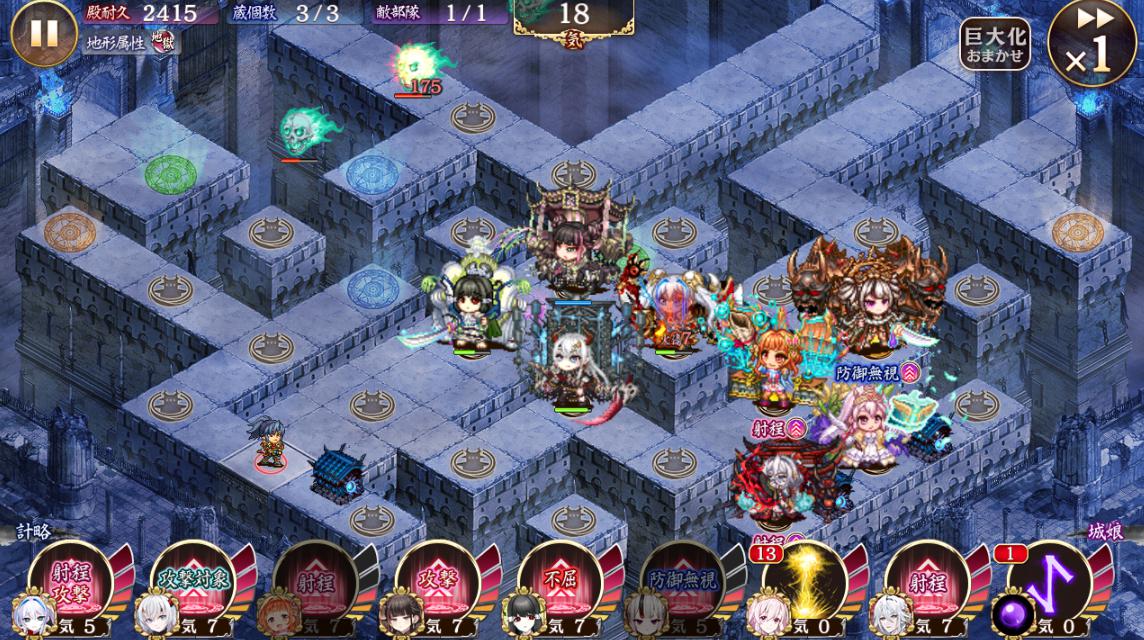Activate the purple rune skill

point(1048,583)
